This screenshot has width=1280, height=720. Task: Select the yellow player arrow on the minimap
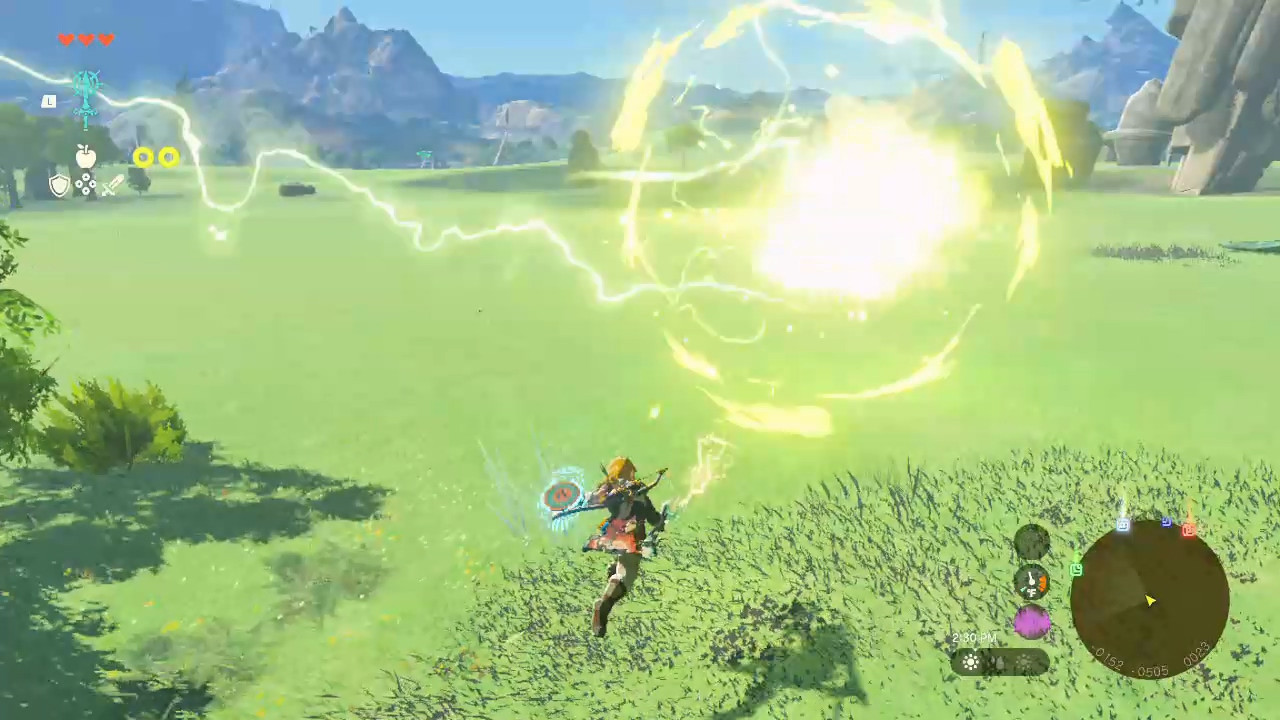click(1150, 599)
